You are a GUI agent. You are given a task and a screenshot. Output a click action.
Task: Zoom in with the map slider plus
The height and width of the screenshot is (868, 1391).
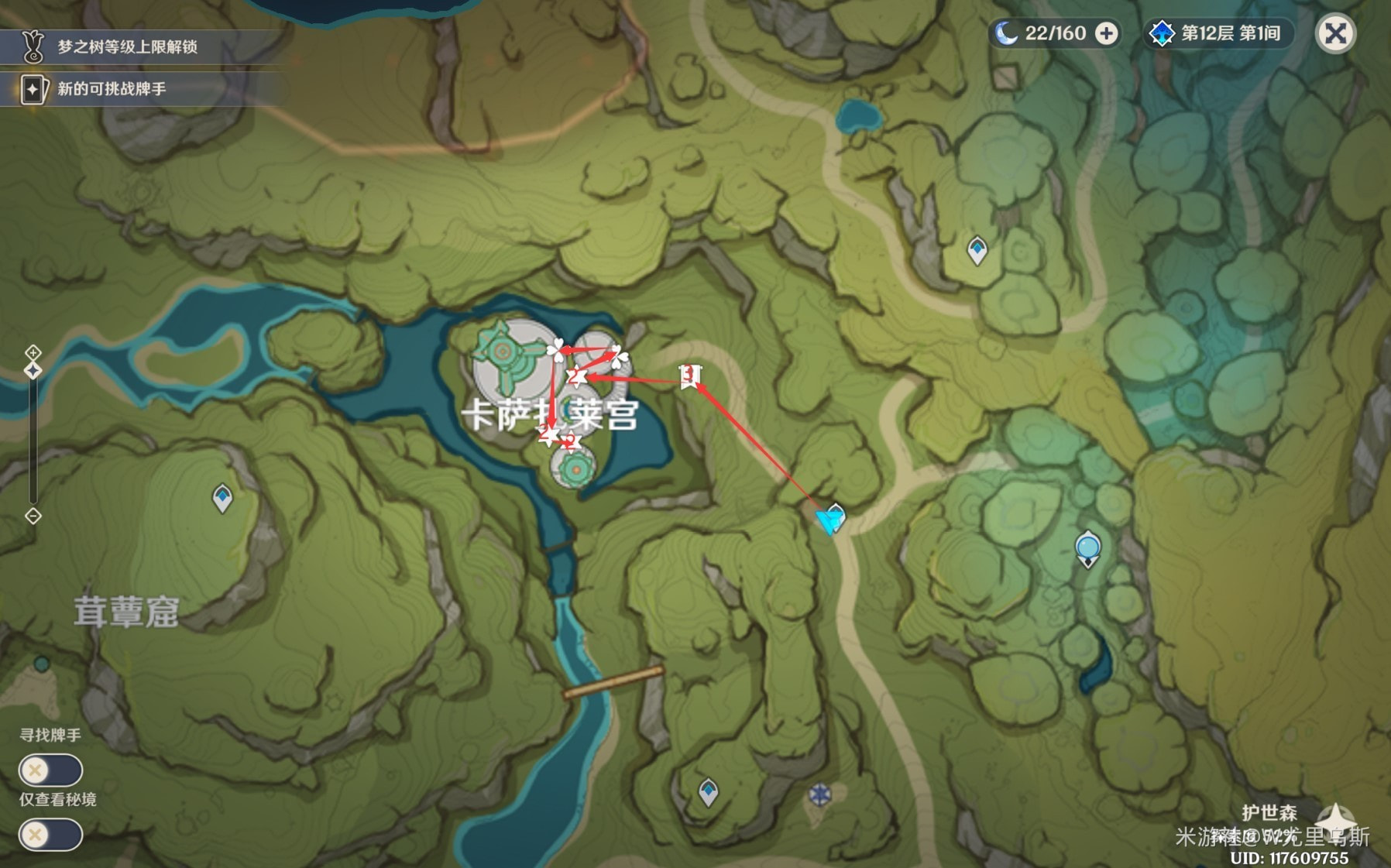tap(33, 353)
